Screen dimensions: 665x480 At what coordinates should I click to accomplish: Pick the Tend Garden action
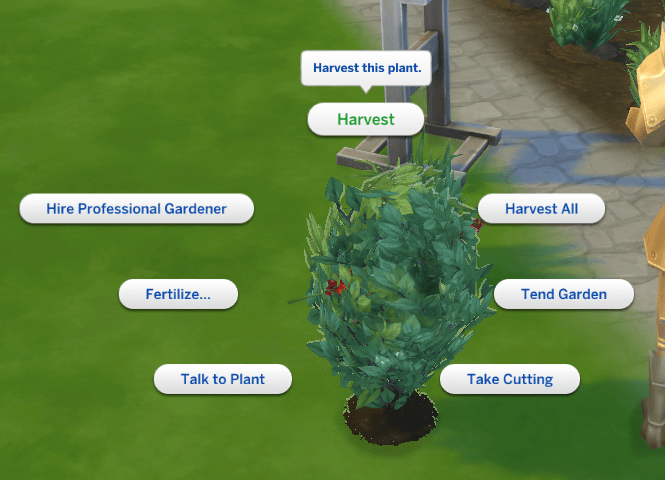(x=563, y=294)
